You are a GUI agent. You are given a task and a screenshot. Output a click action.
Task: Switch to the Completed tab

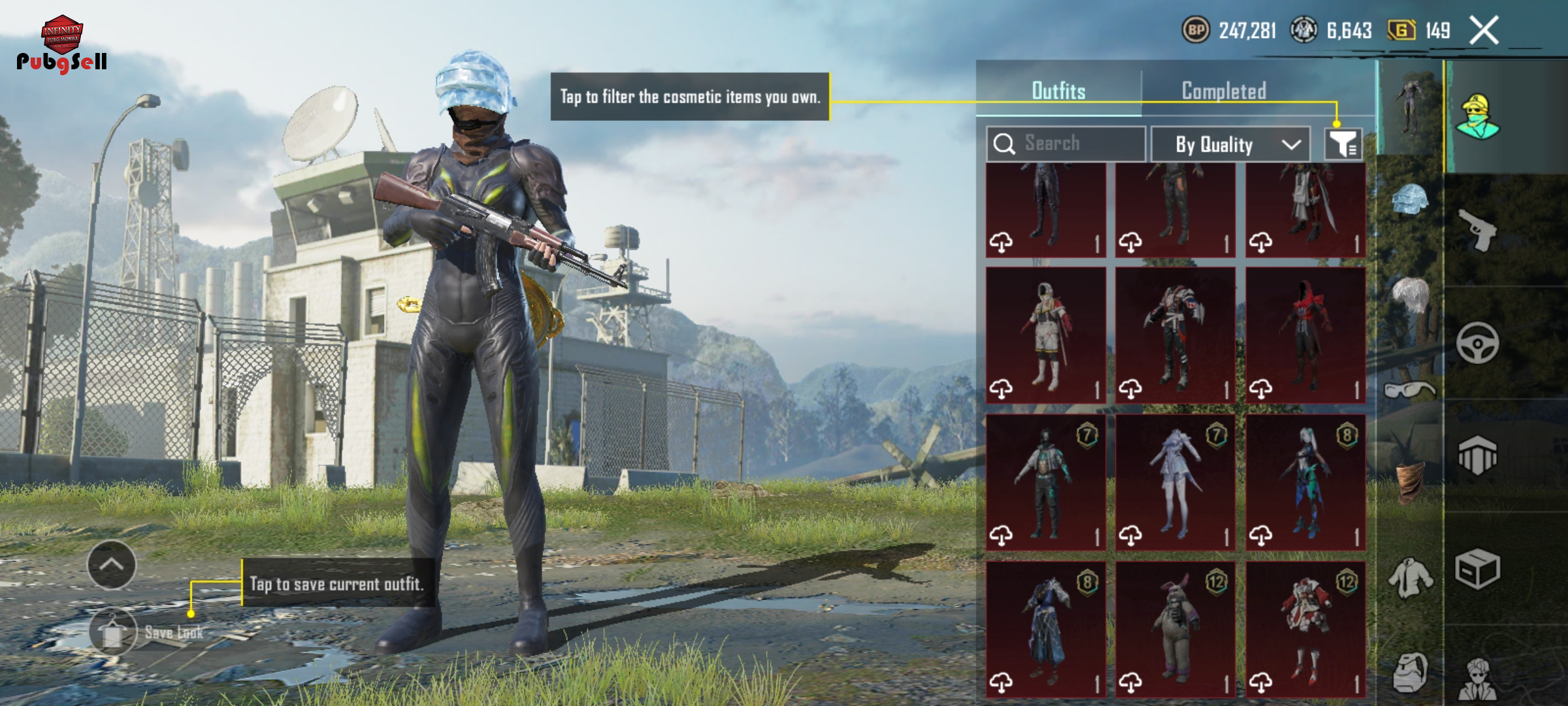[1224, 91]
